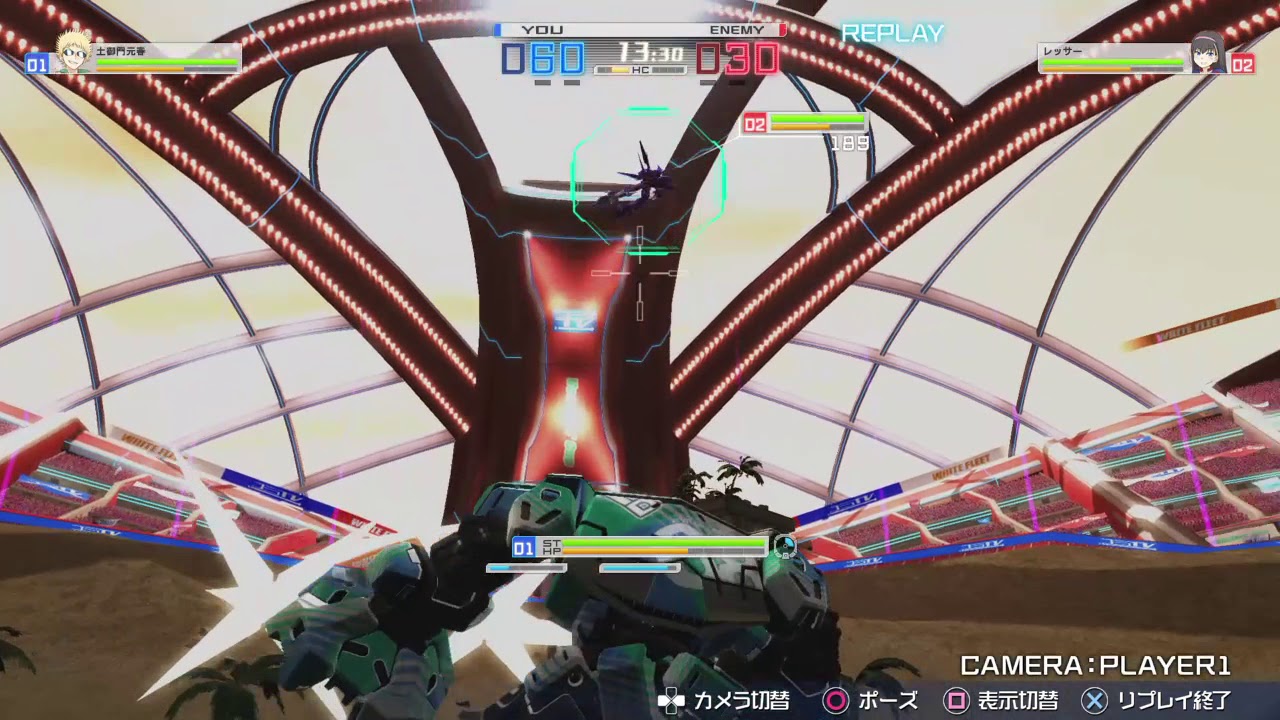Select the 02 enemy lock-on marker

754,124
